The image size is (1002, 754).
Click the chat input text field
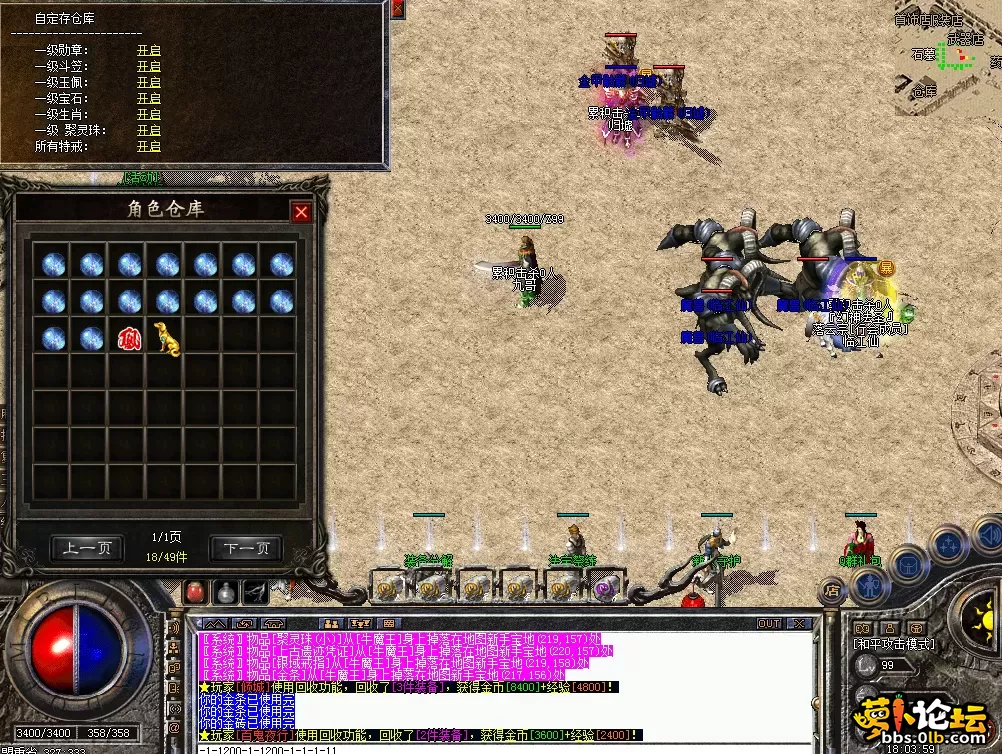(x=500, y=748)
